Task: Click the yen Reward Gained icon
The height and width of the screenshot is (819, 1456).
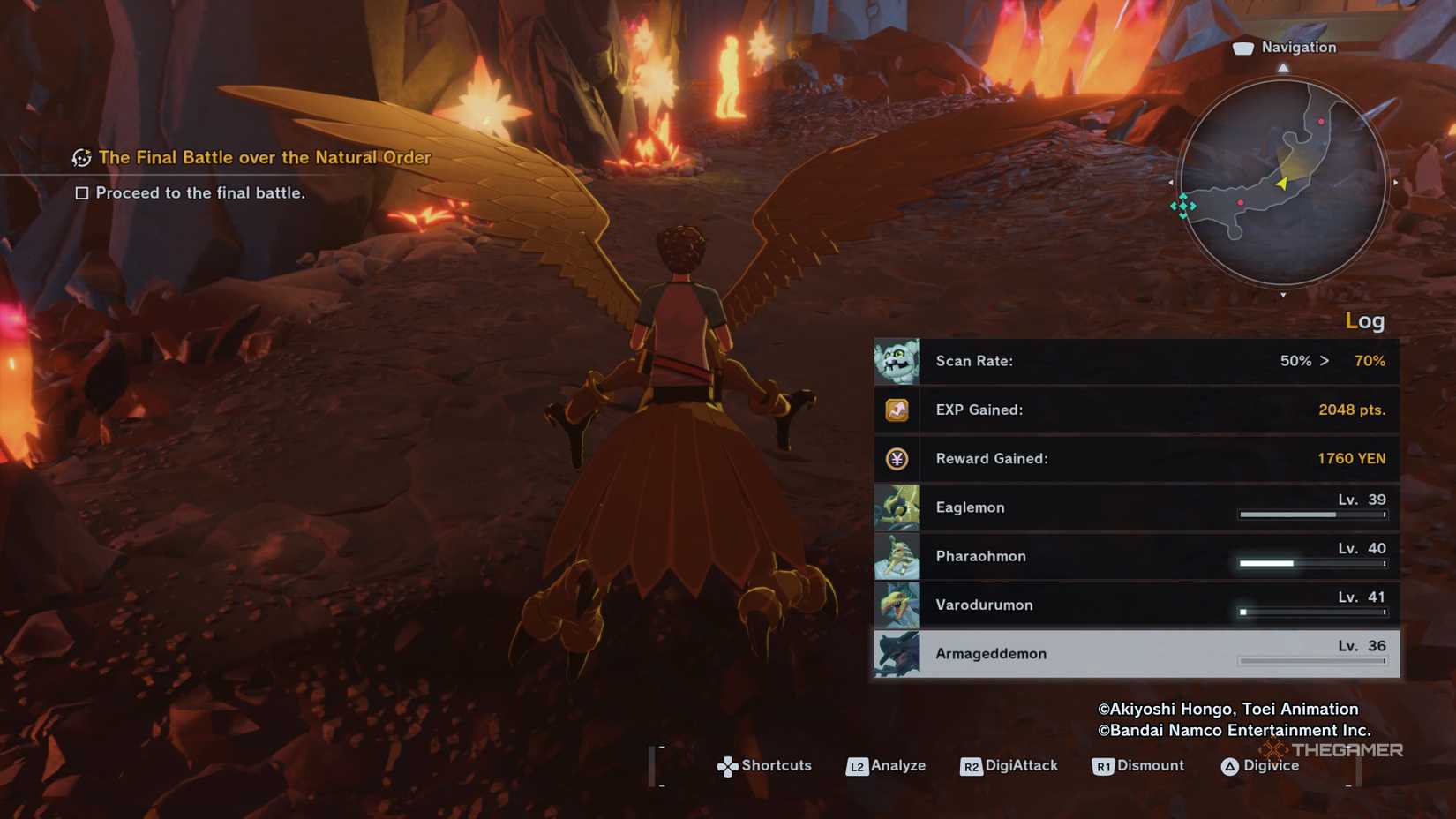Action: pos(897,459)
